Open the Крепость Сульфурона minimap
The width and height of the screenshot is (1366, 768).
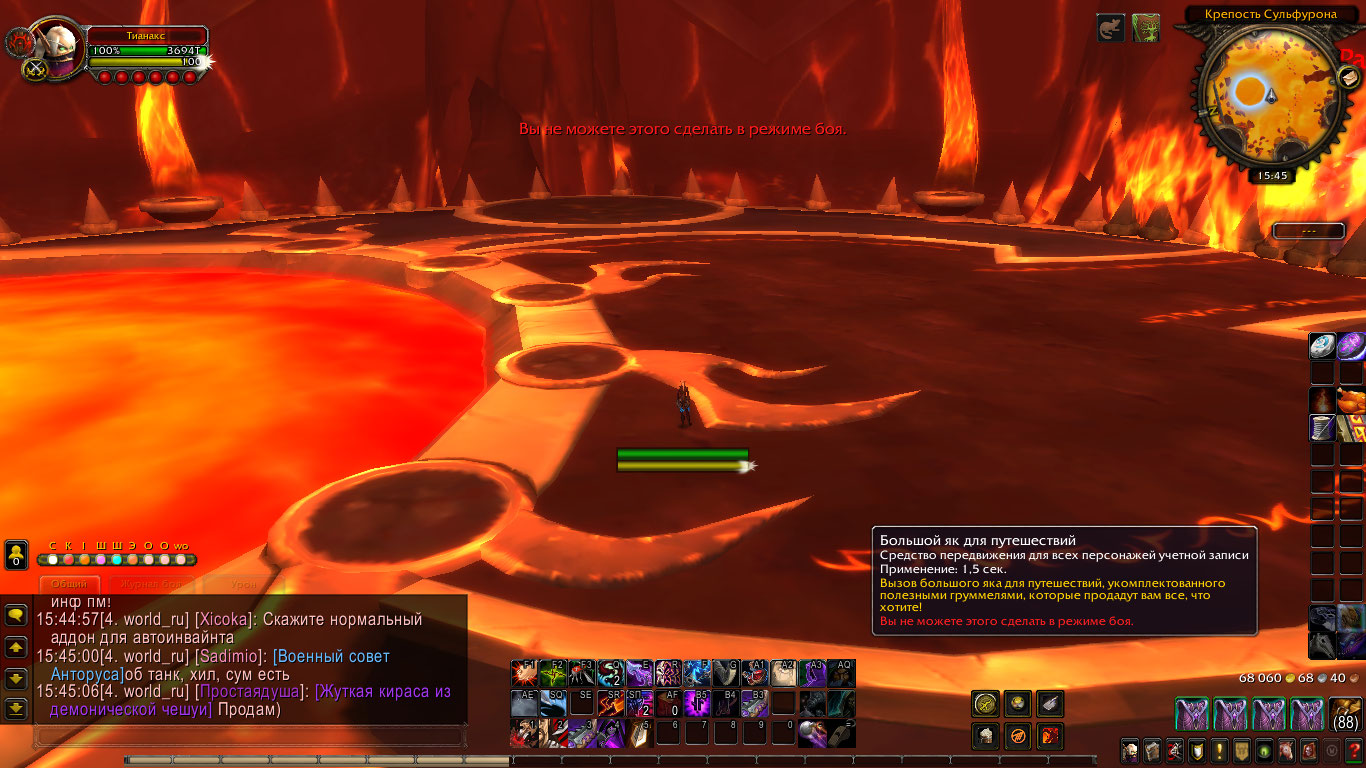[1265, 97]
